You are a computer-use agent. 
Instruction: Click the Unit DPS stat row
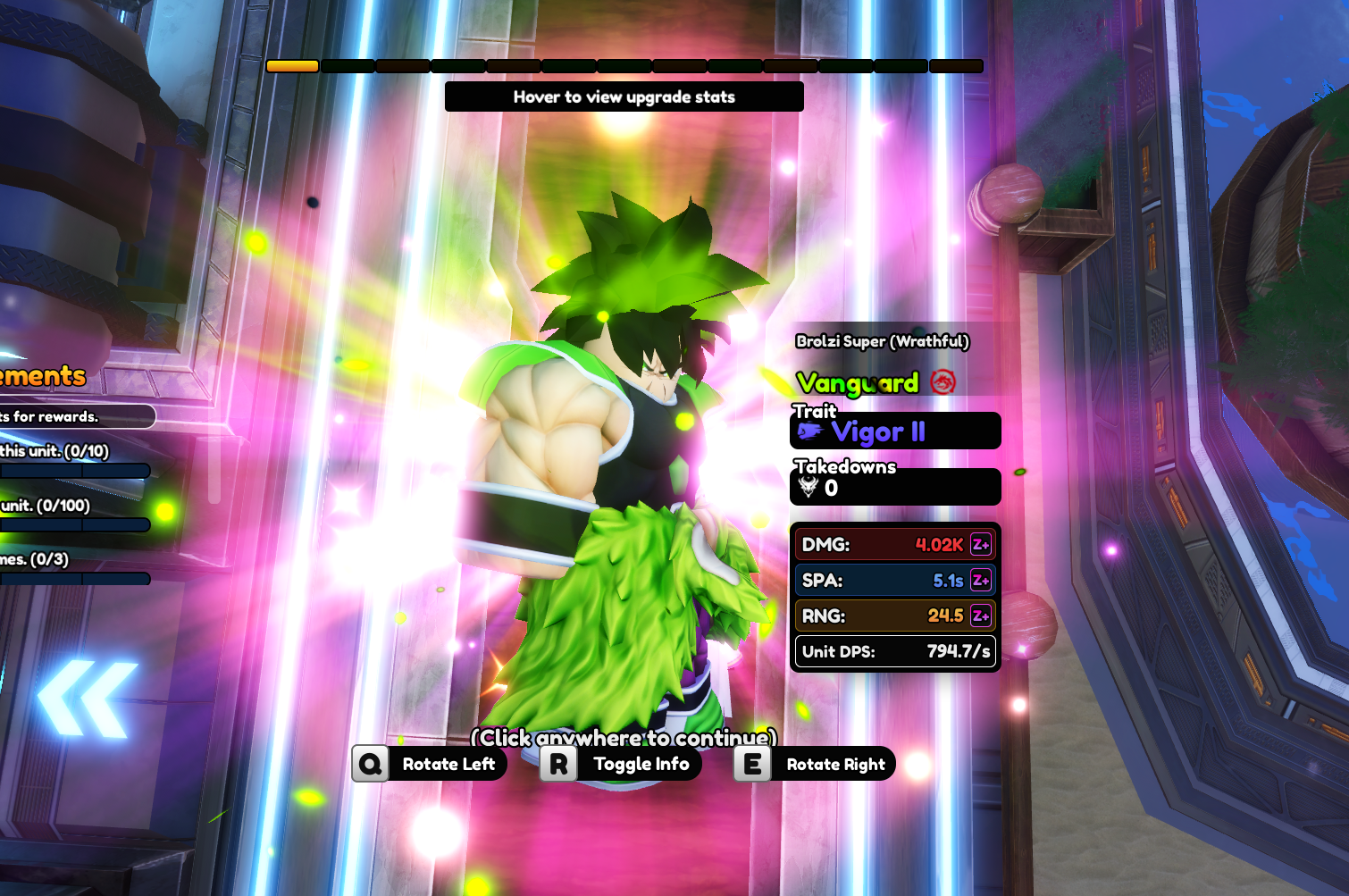pos(895,651)
